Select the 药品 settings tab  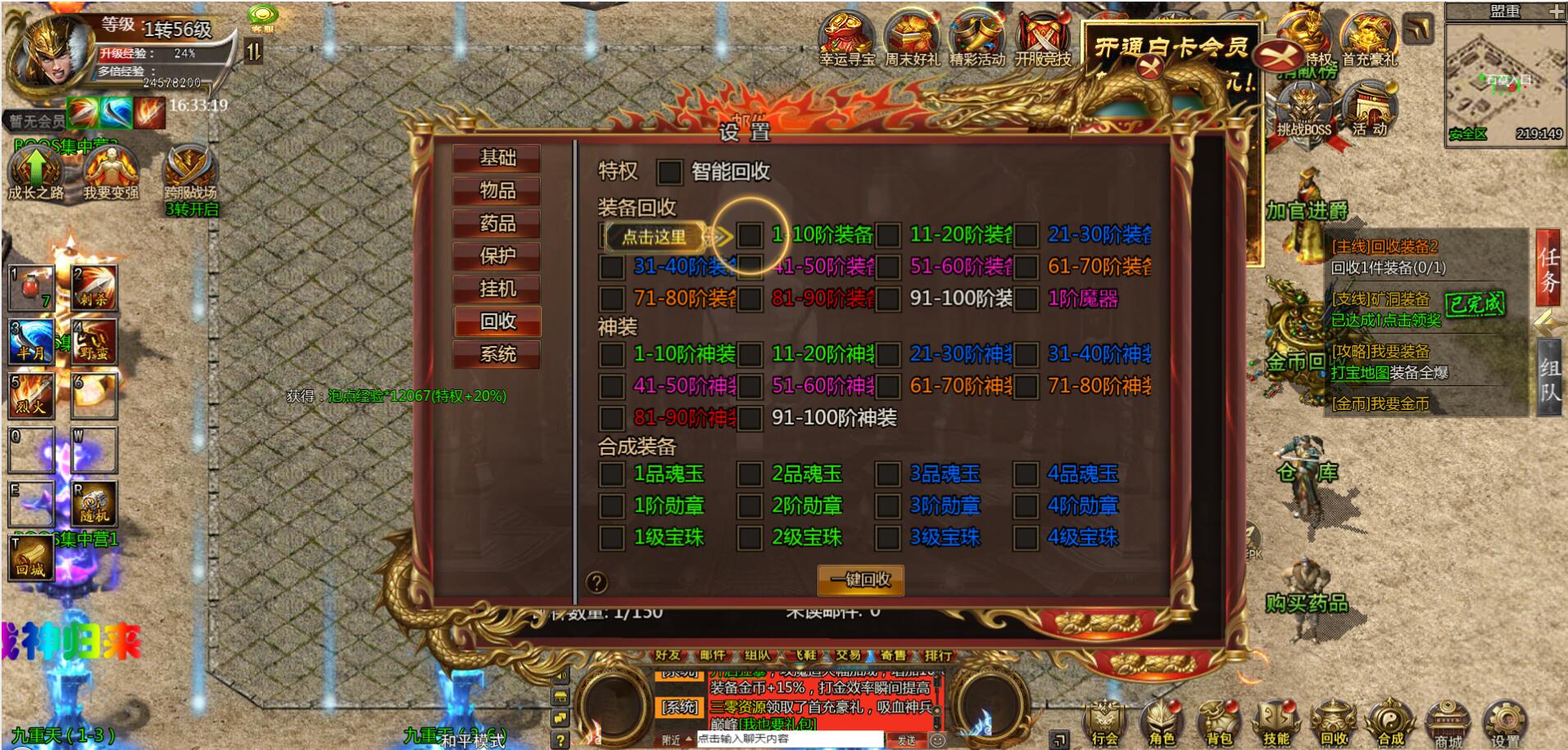click(x=497, y=224)
